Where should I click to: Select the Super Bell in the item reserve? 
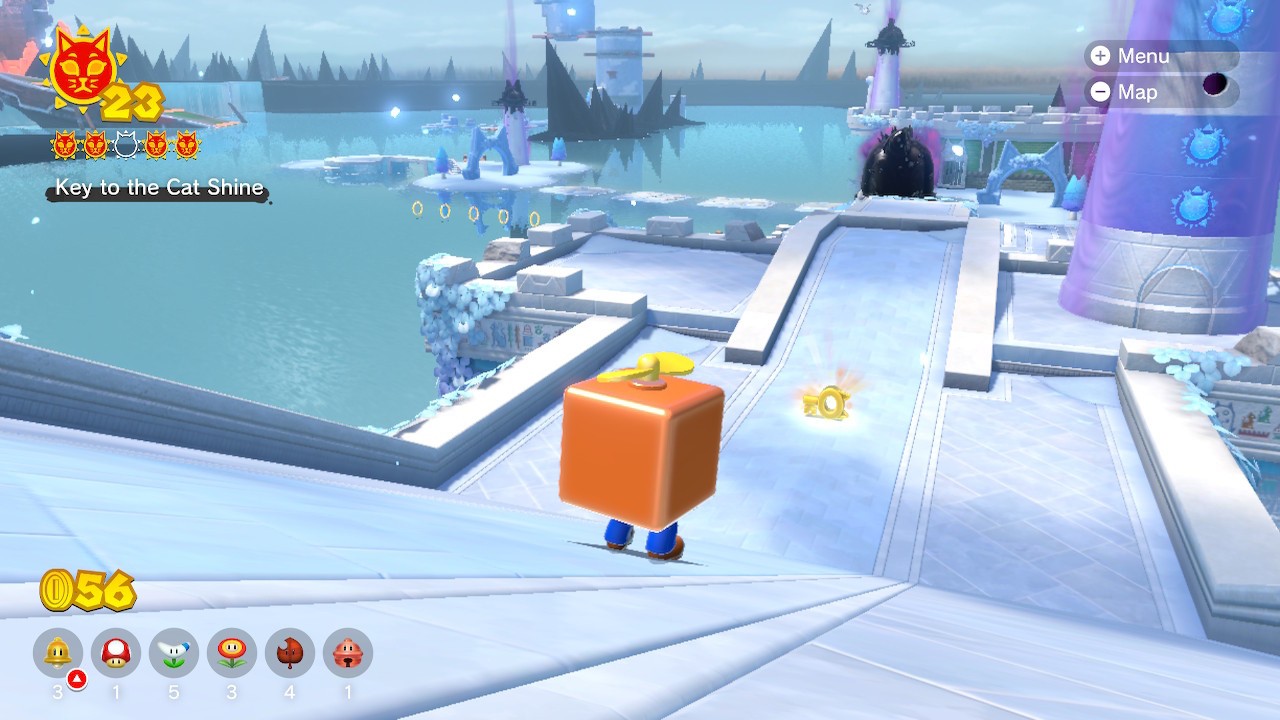coord(58,654)
